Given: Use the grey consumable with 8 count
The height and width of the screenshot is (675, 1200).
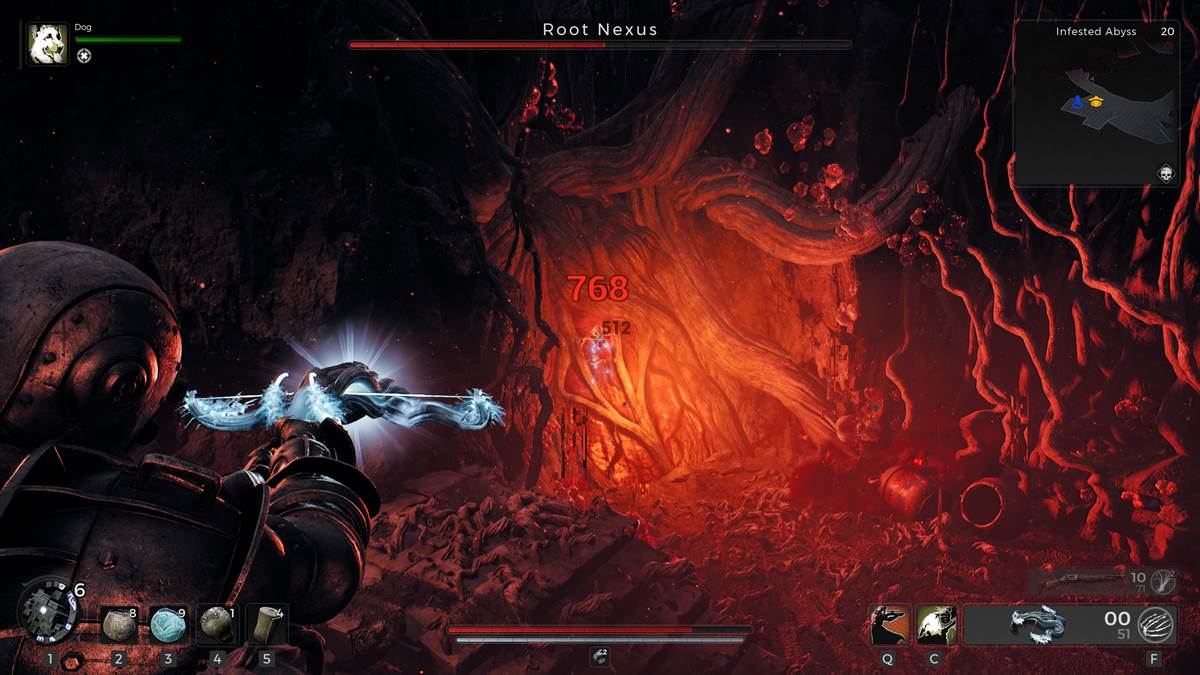Looking at the screenshot, I should (x=119, y=624).
